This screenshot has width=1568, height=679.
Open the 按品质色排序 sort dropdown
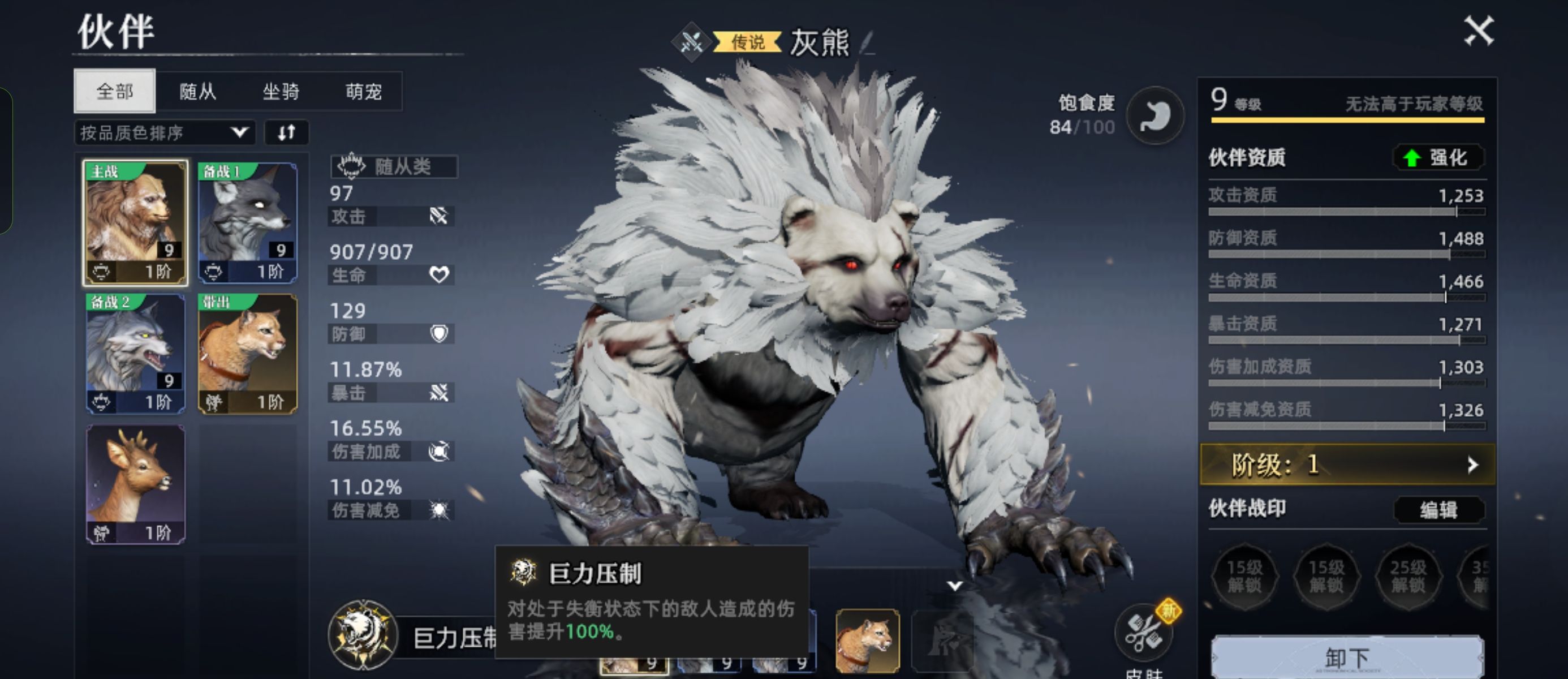pos(165,133)
